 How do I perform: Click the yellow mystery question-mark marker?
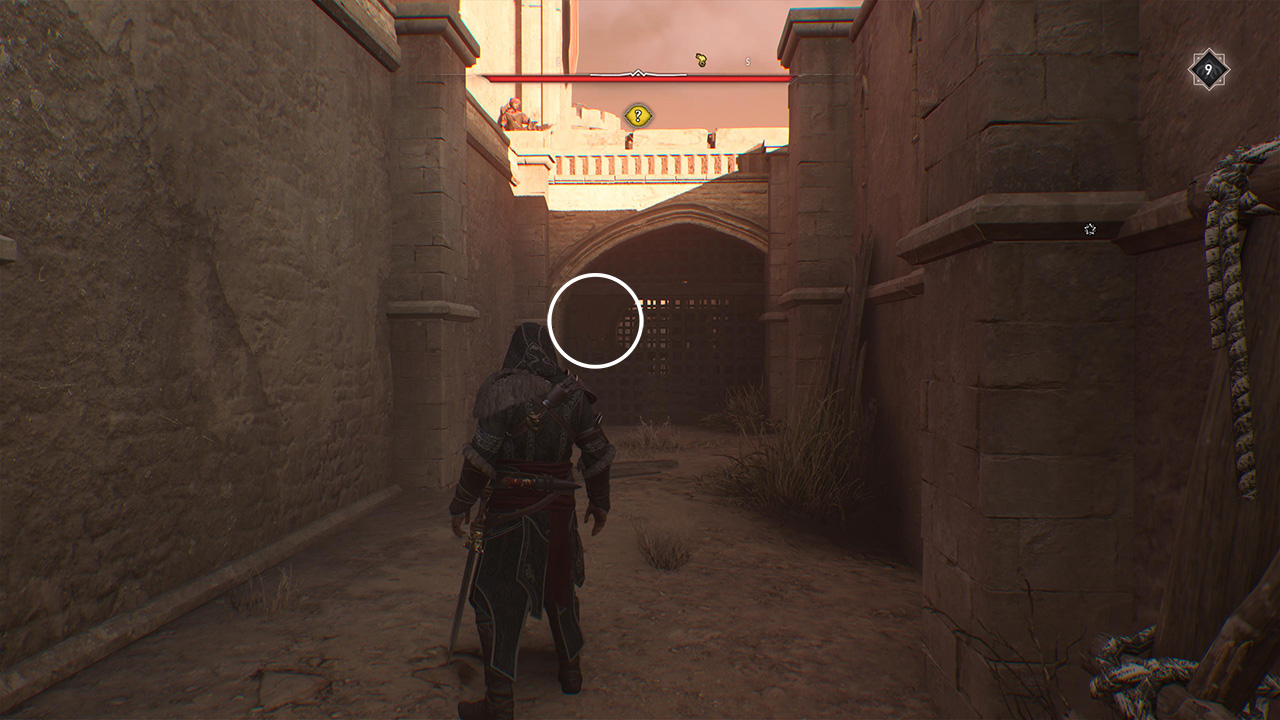point(637,112)
